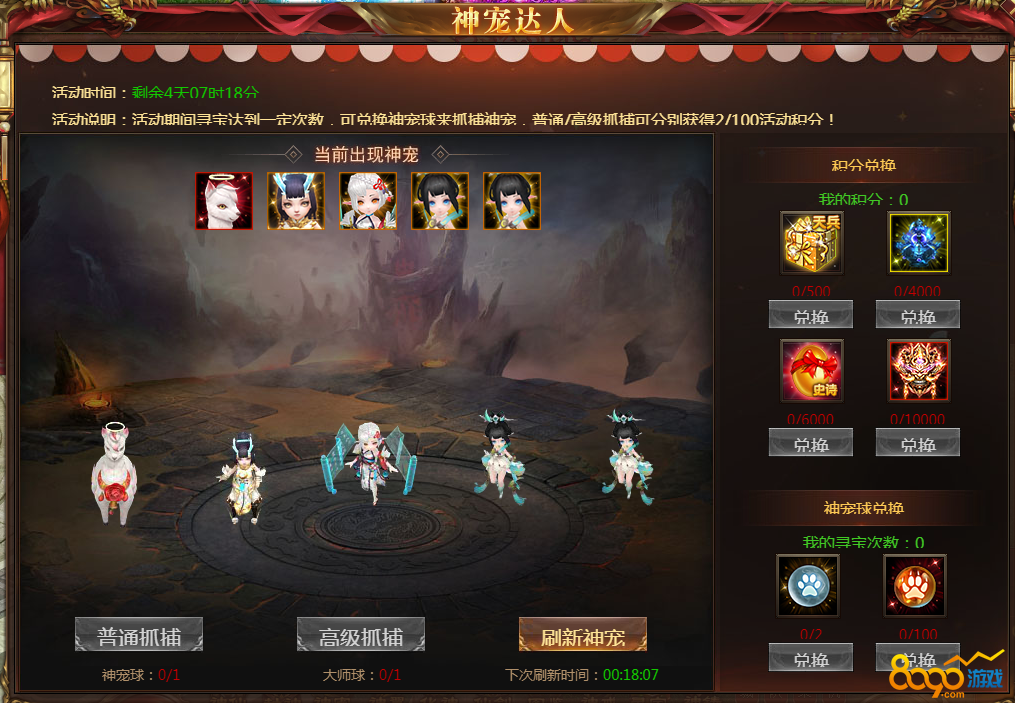This screenshot has width=1015, height=703.
Task: Inspect the red armor reward icon
Action: point(918,371)
